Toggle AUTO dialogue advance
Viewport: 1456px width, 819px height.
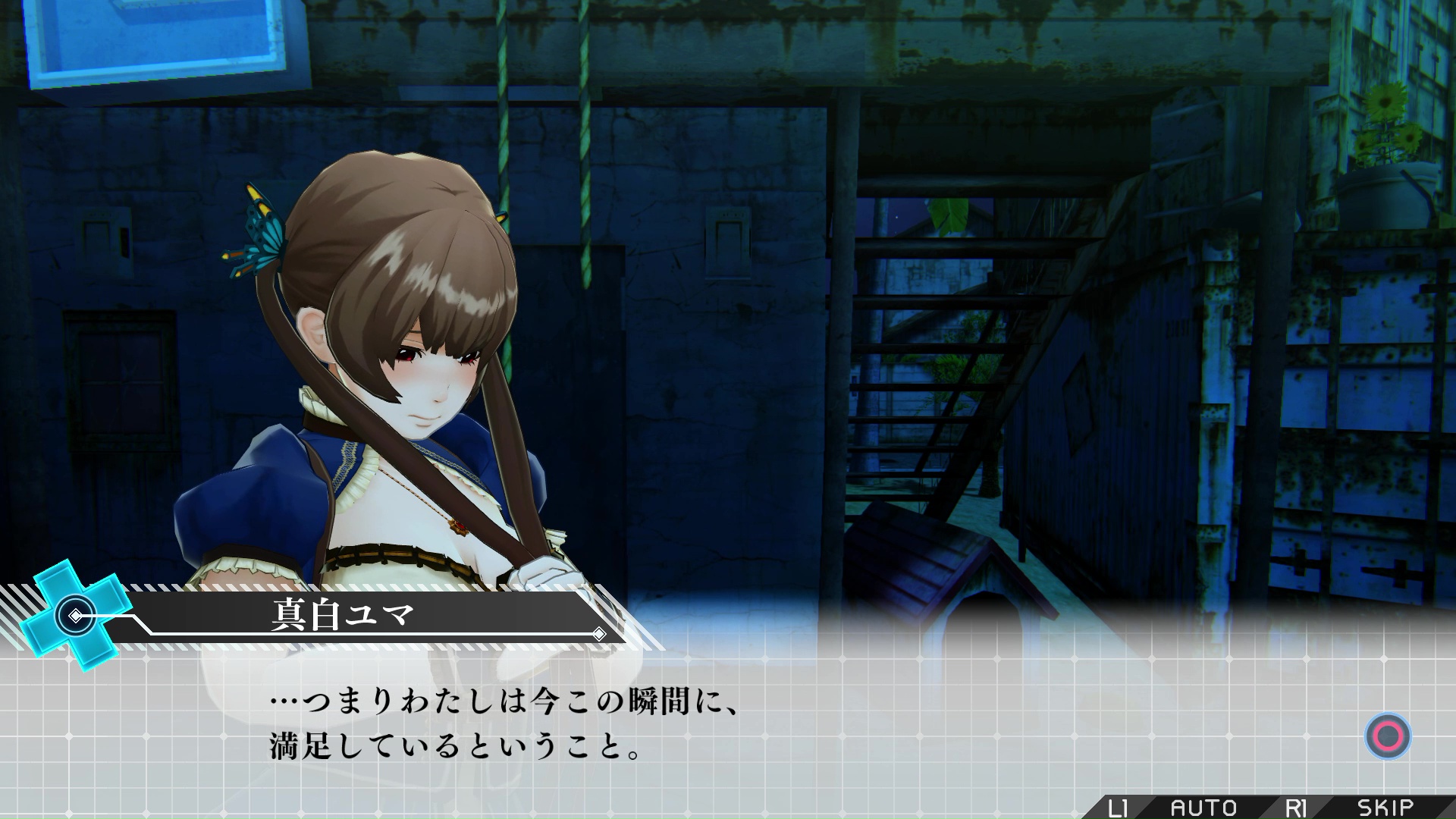1203,808
